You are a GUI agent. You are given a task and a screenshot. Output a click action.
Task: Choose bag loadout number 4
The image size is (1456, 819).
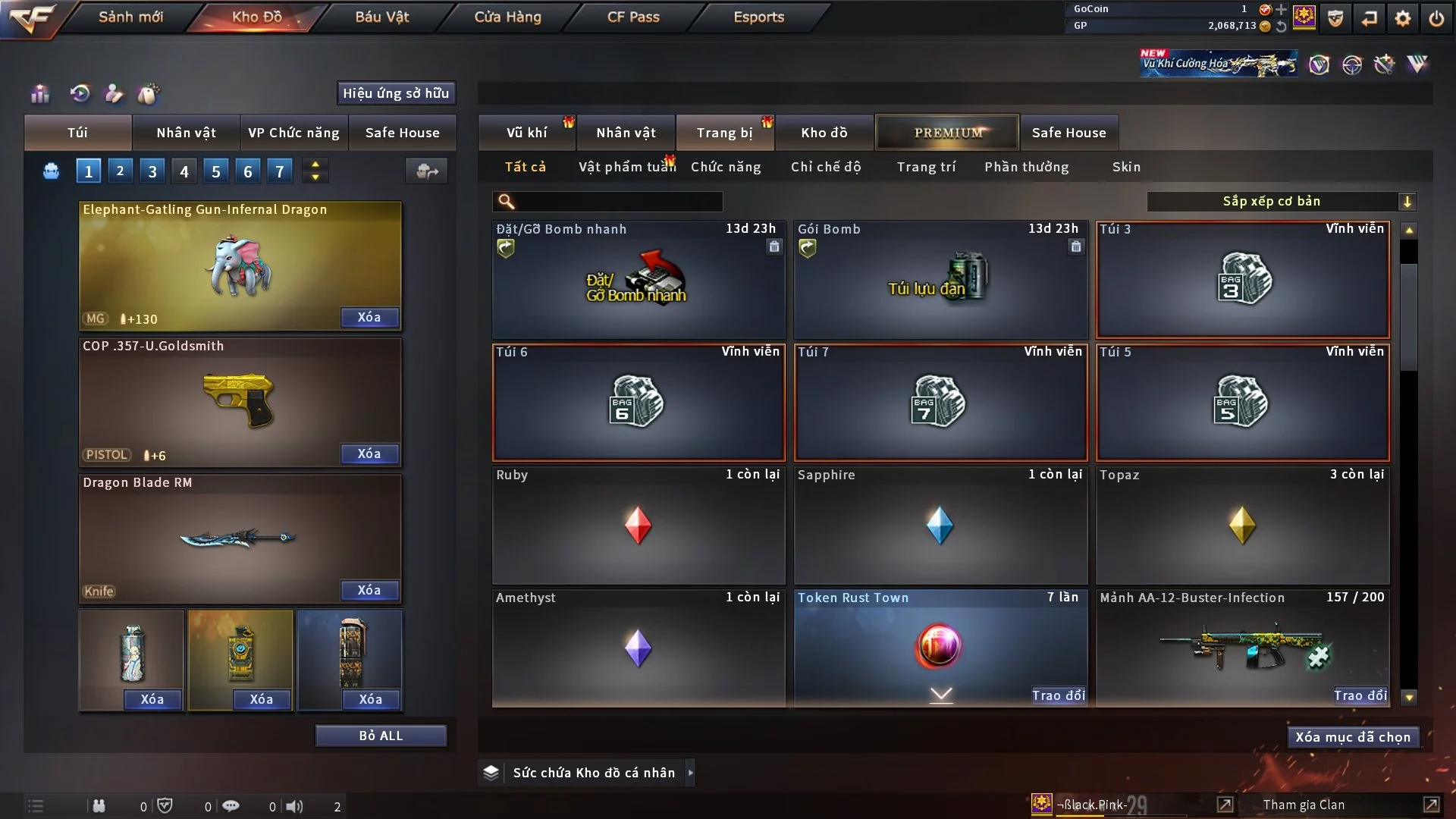coord(184,171)
